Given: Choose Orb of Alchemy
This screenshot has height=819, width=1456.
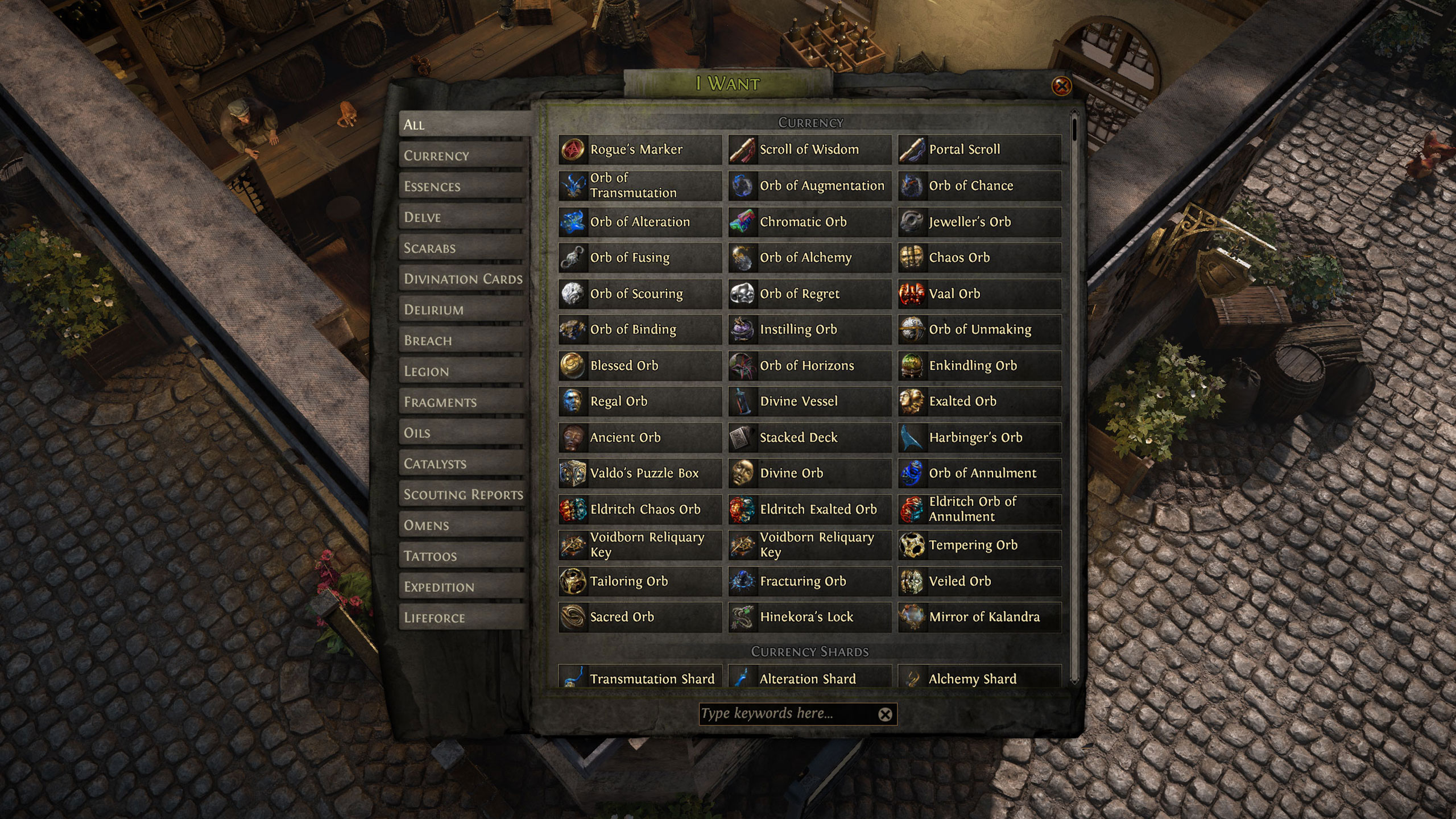Looking at the screenshot, I should pyautogui.click(x=809, y=258).
